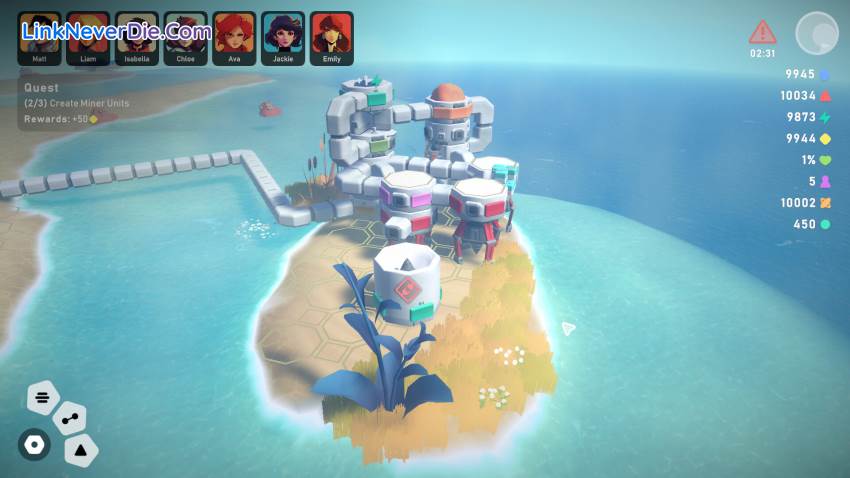
Task: Open the three-line hexagon menu button
Action: click(x=42, y=398)
